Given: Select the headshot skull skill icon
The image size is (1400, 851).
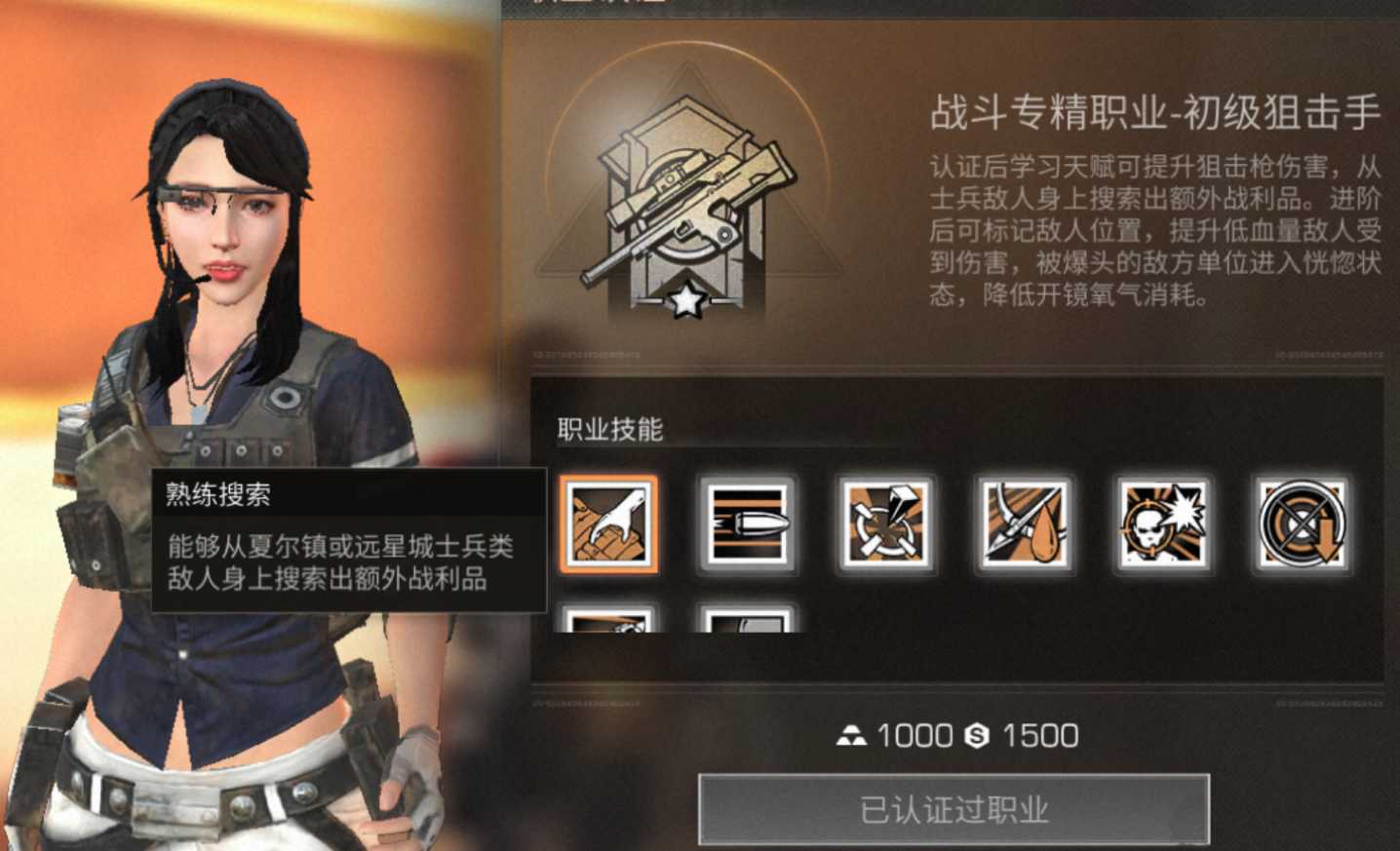Looking at the screenshot, I should tap(1162, 525).
